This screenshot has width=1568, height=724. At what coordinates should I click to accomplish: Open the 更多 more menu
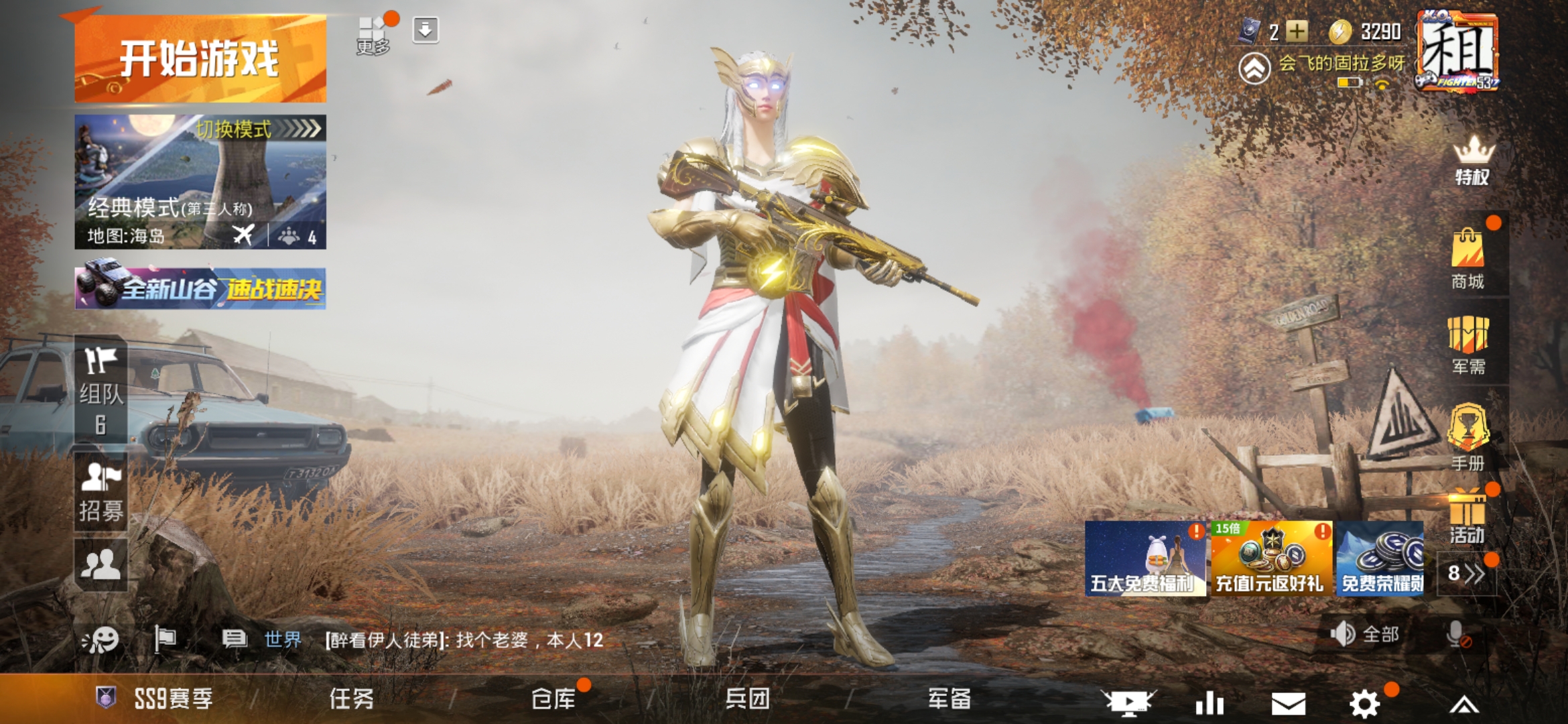373,30
